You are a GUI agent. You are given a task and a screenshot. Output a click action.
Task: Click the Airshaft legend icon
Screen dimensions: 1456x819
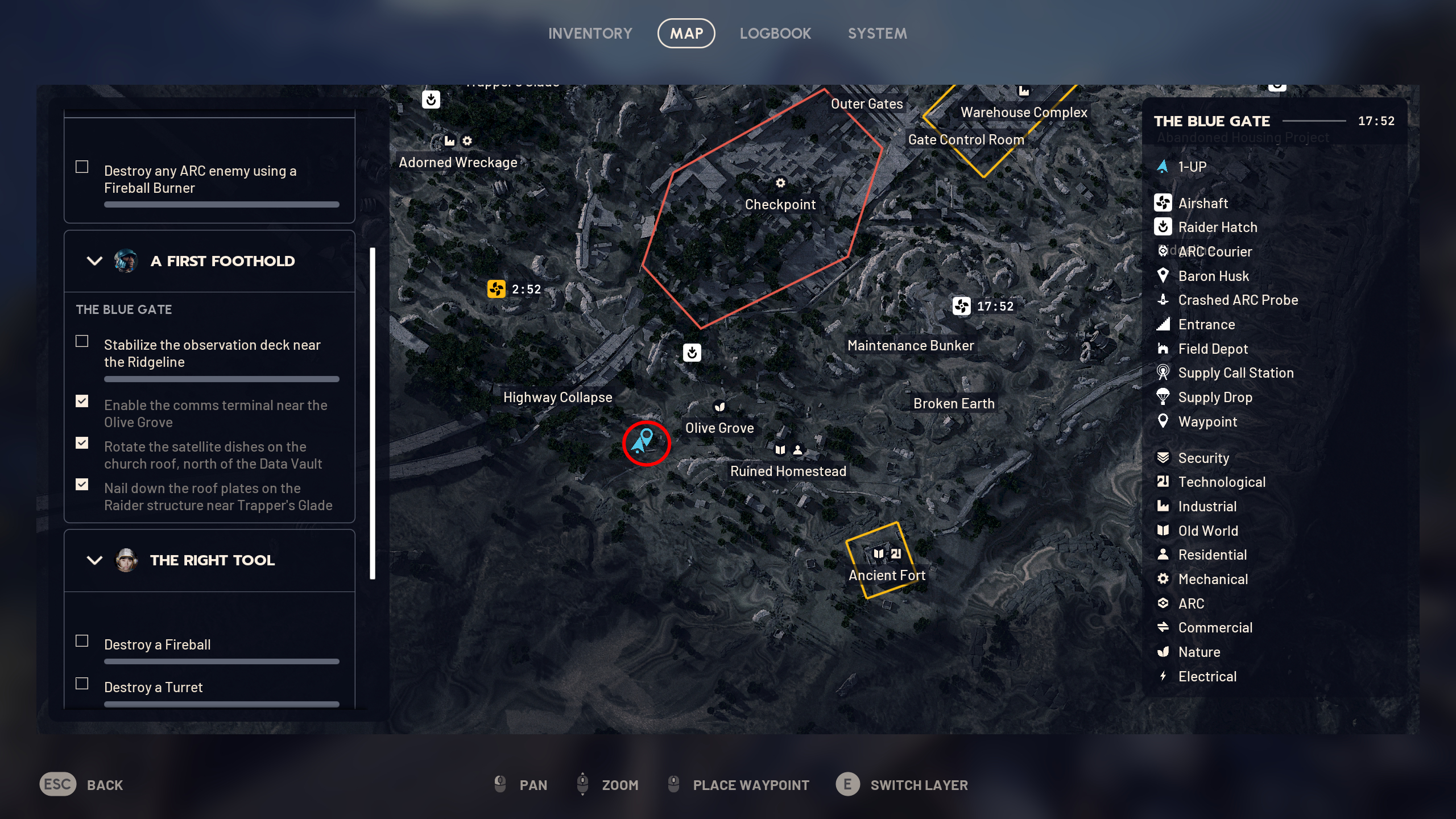tap(1163, 203)
